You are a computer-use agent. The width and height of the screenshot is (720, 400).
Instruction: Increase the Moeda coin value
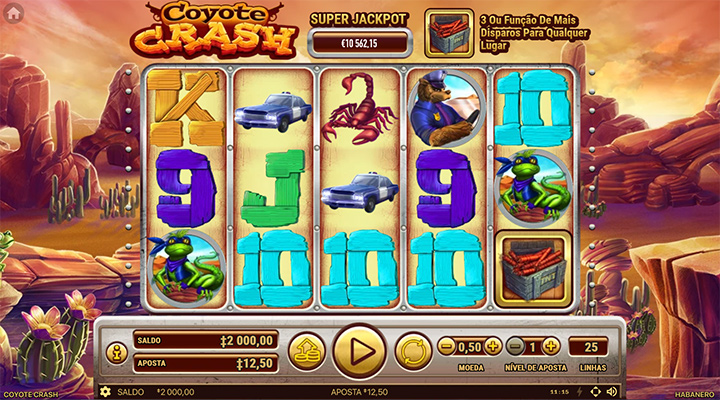[493, 346]
